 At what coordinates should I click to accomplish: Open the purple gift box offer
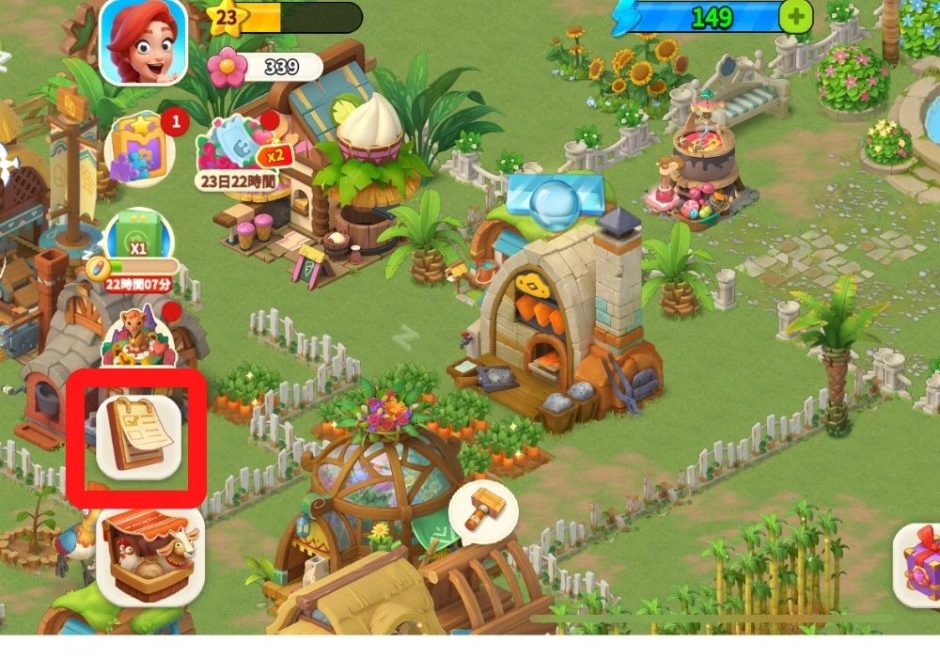[x=920, y=565]
